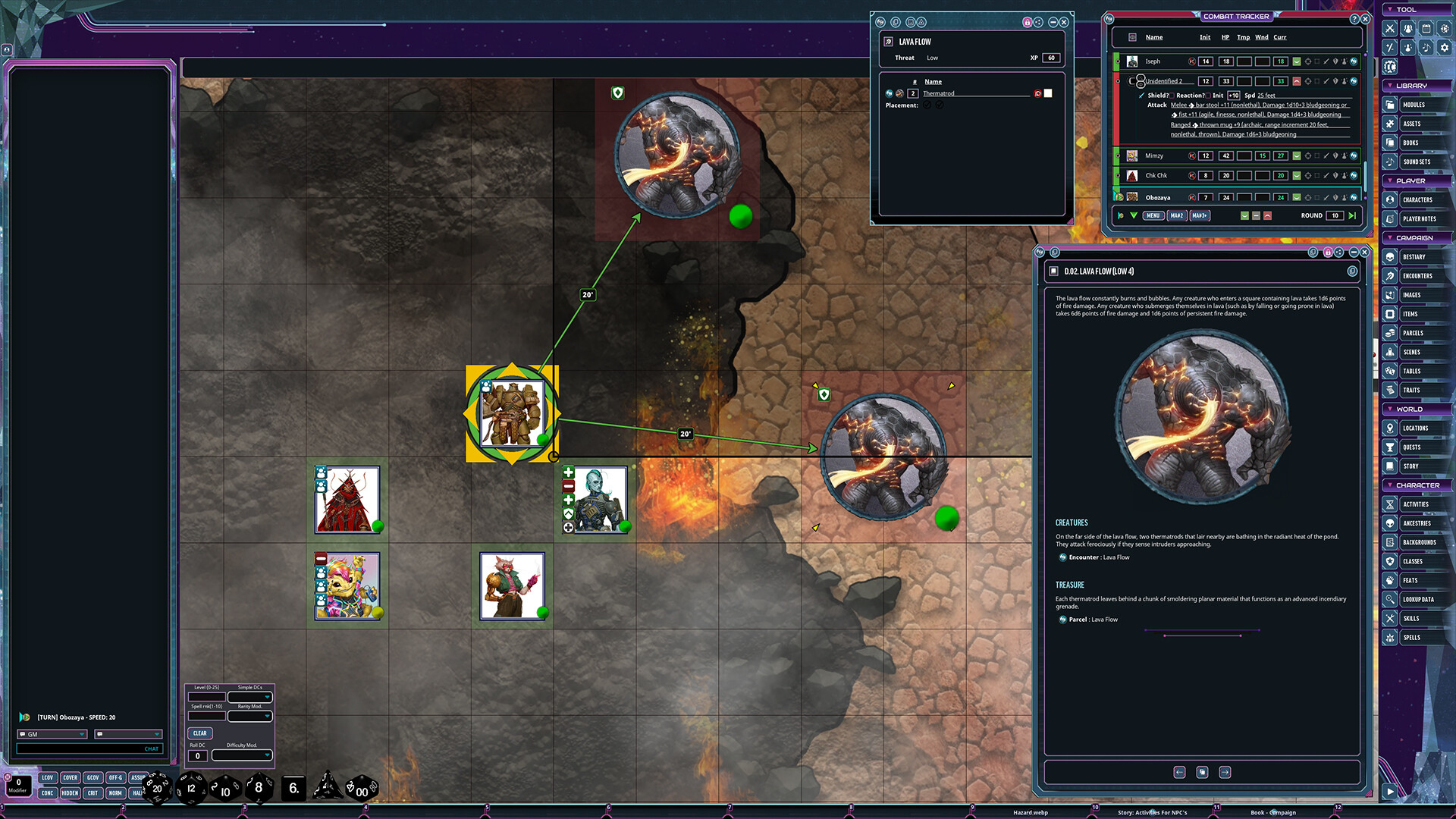Open the GM chat speaker dropdown
1456x819 pixels.
pyautogui.click(x=52, y=734)
